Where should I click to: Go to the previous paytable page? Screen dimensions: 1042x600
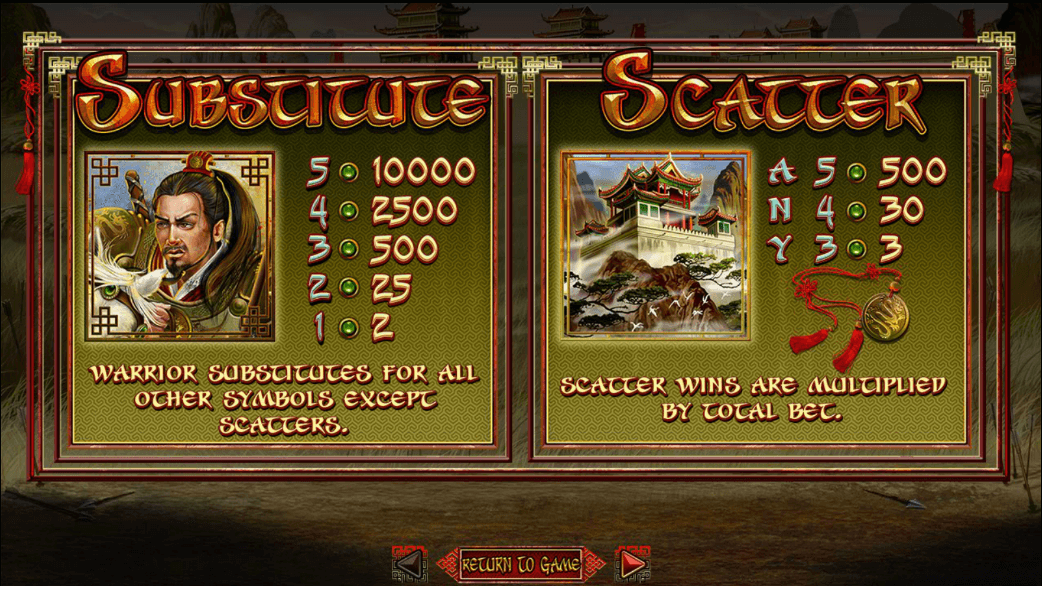click(408, 565)
